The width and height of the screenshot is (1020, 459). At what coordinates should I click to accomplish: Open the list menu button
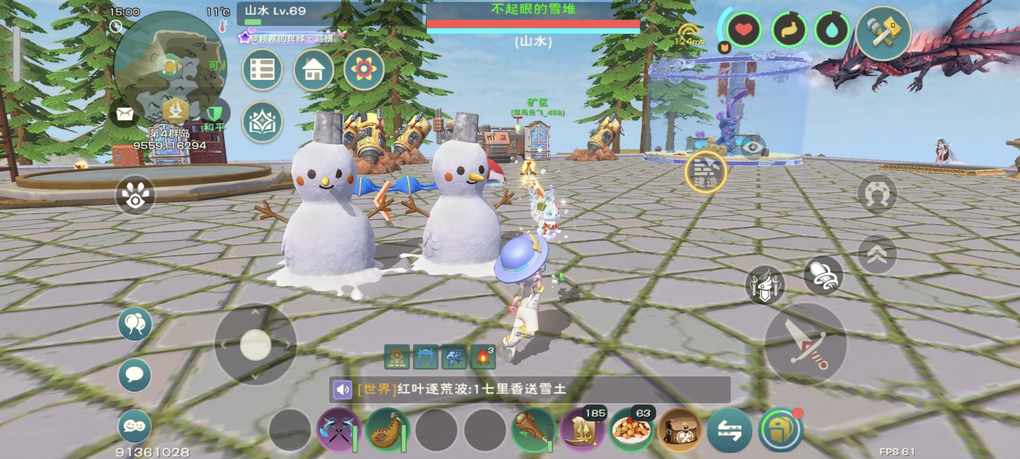(x=263, y=70)
